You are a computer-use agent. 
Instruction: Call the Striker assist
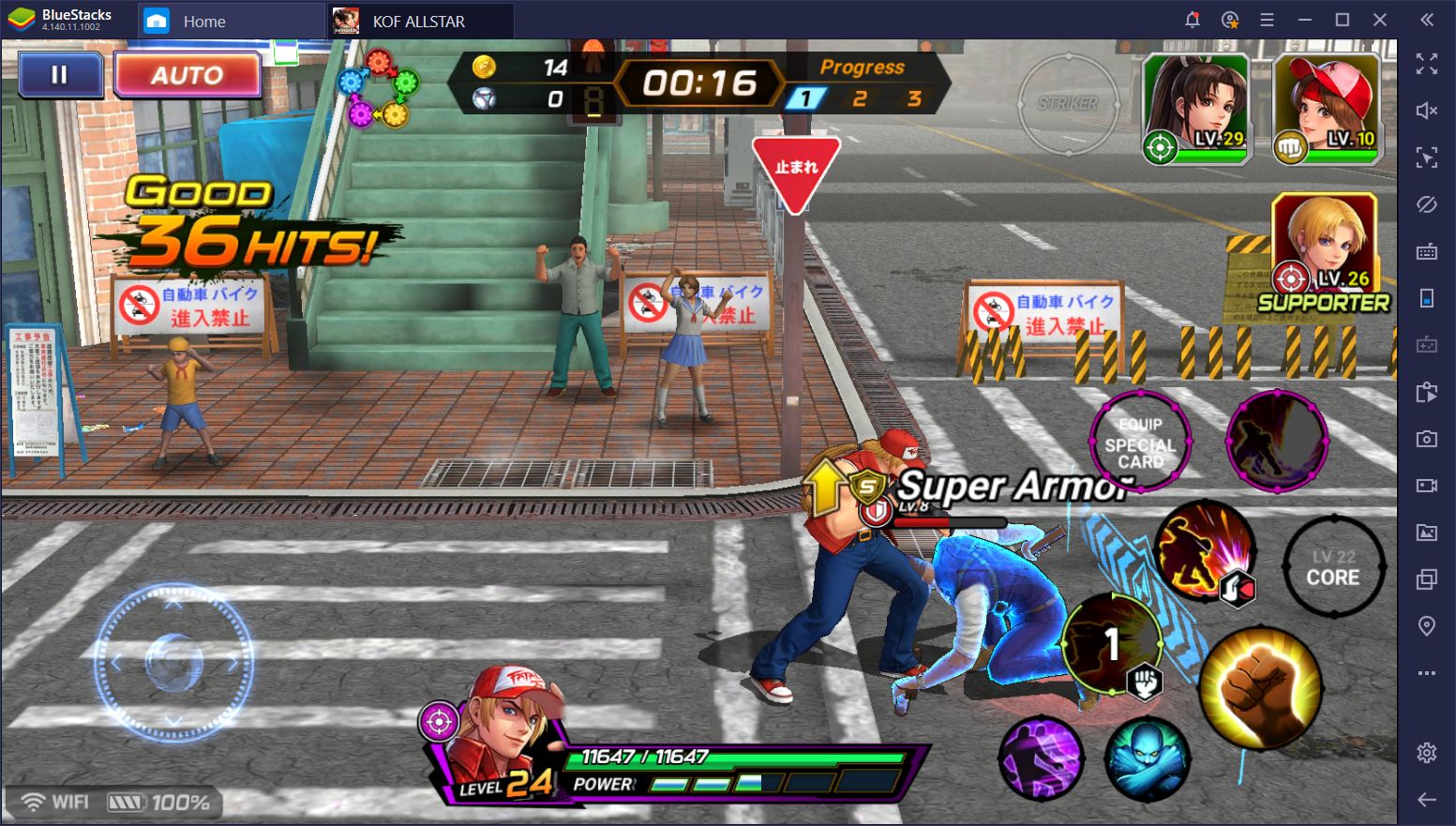[x=1068, y=103]
